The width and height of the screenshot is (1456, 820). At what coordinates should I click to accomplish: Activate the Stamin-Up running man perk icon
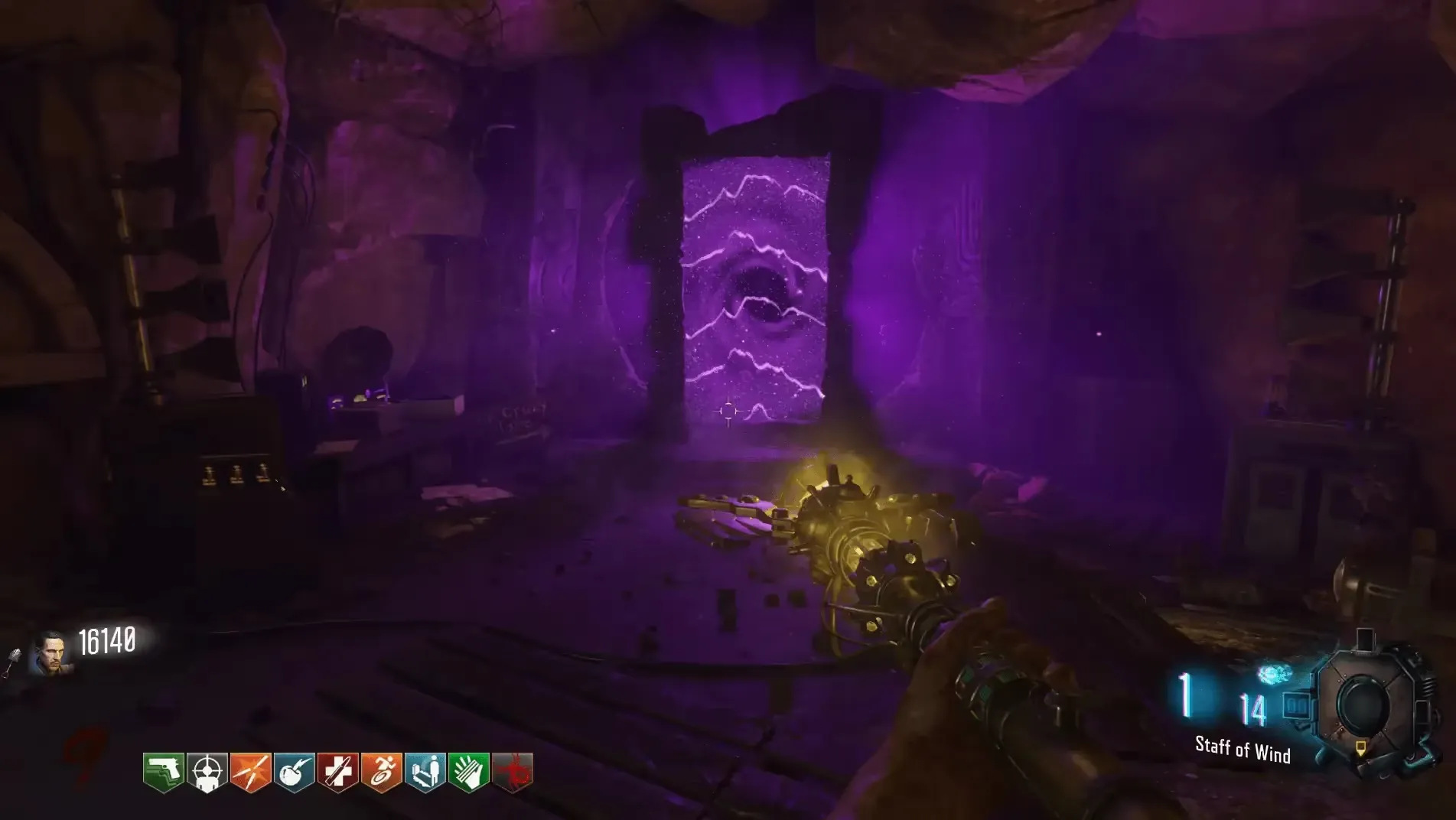pyautogui.click(x=382, y=773)
